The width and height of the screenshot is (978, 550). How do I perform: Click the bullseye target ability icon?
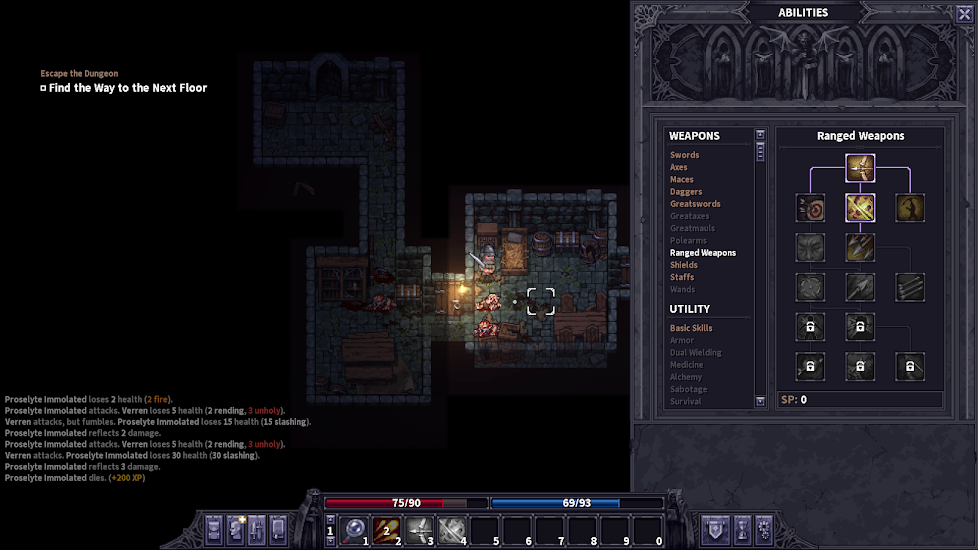pyautogui.click(x=810, y=208)
